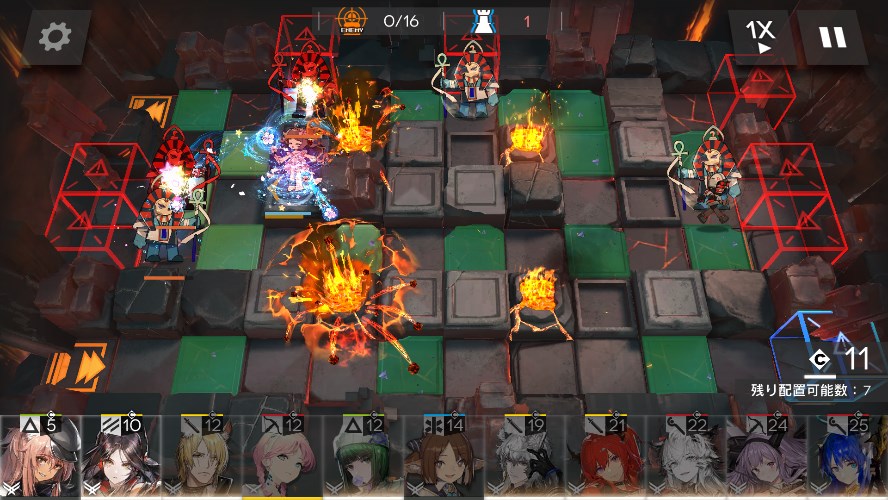Viewport: 888px width, 500px height.
Task: Pick the red-haired operator card costing 21
Action: (607, 458)
